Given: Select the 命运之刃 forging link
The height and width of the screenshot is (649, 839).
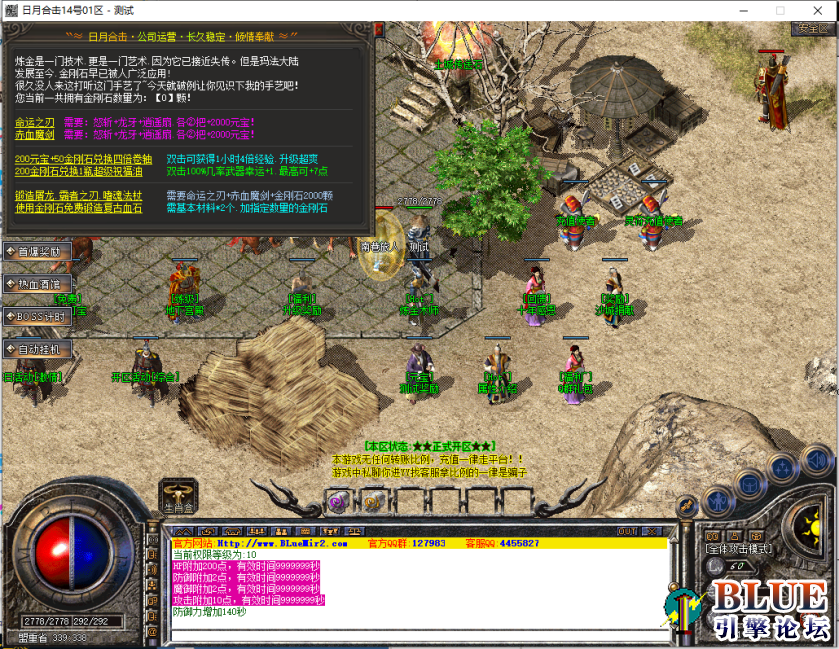Looking at the screenshot, I should click(35, 122).
